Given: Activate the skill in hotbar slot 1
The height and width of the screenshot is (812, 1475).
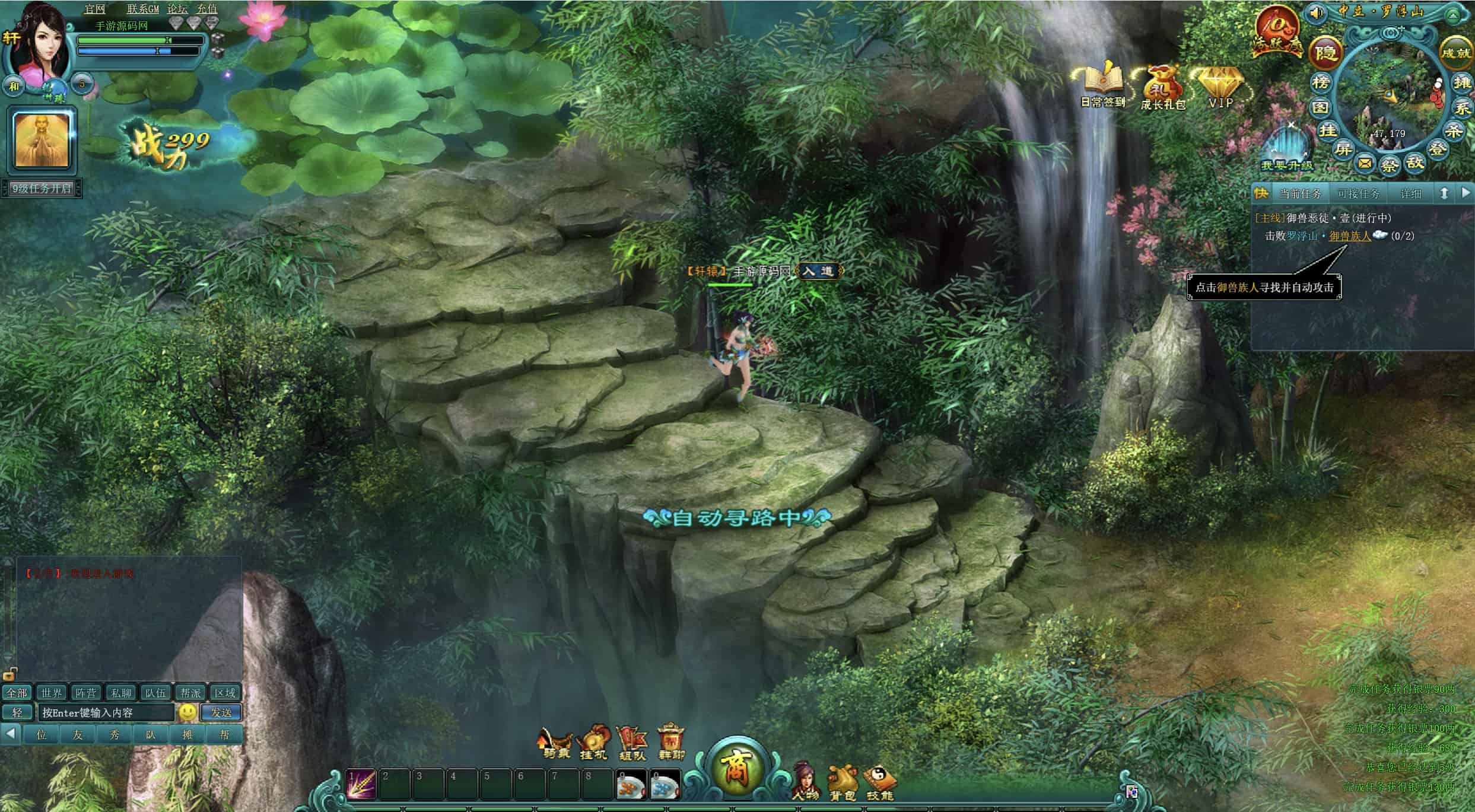Looking at the screenshot, I should click(361, 784).
